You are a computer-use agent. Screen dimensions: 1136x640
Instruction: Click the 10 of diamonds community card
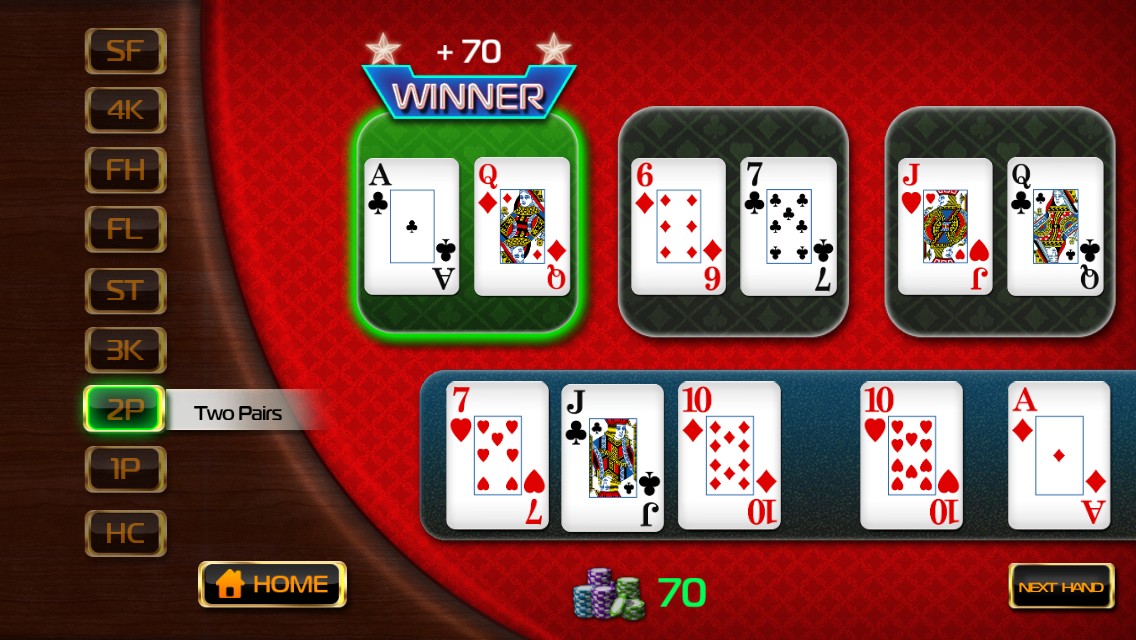point(728,455)
